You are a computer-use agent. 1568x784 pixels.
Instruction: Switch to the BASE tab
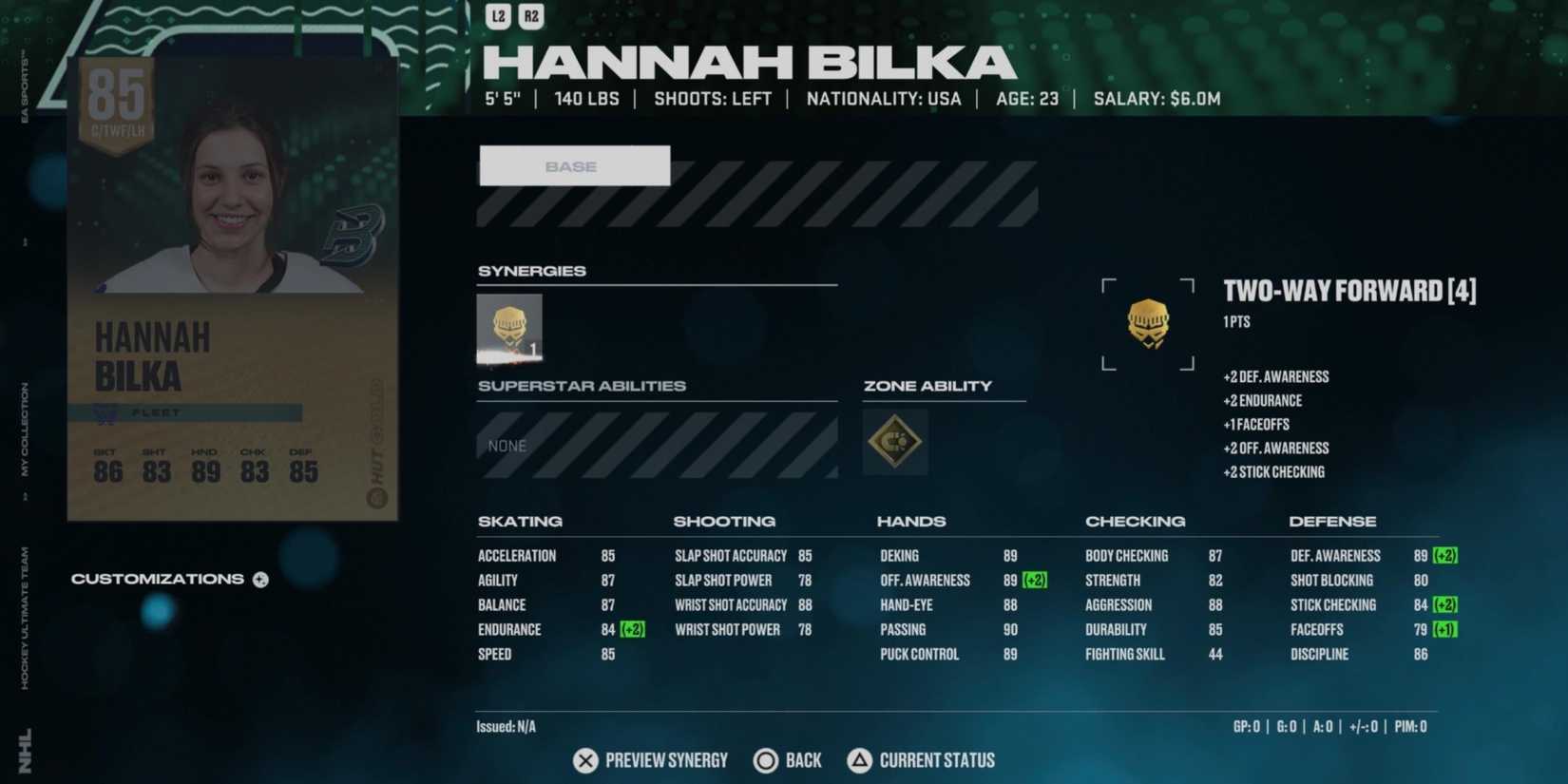(574, 165)
